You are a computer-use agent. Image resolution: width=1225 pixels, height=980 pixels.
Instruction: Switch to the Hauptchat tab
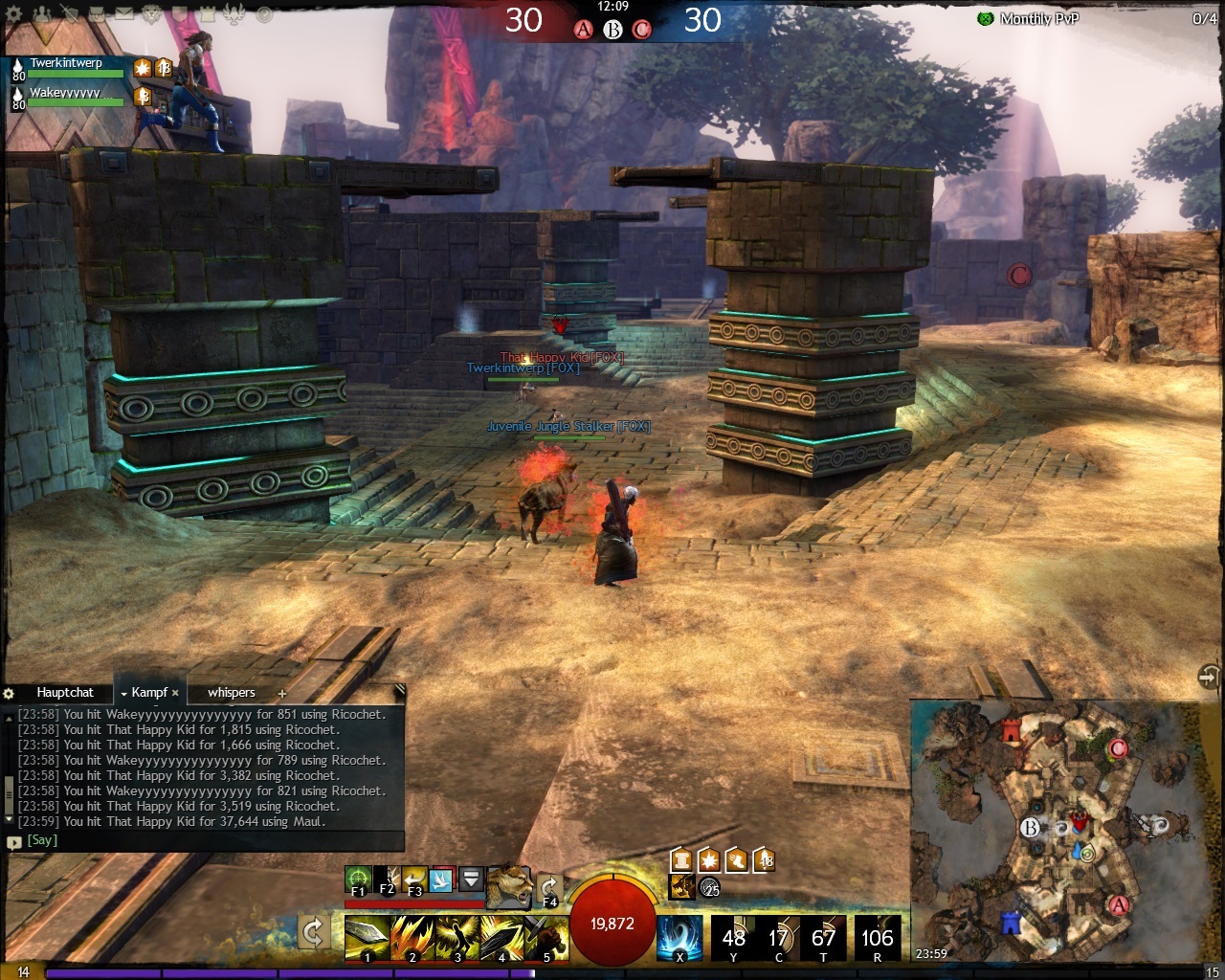coord(65,692)
